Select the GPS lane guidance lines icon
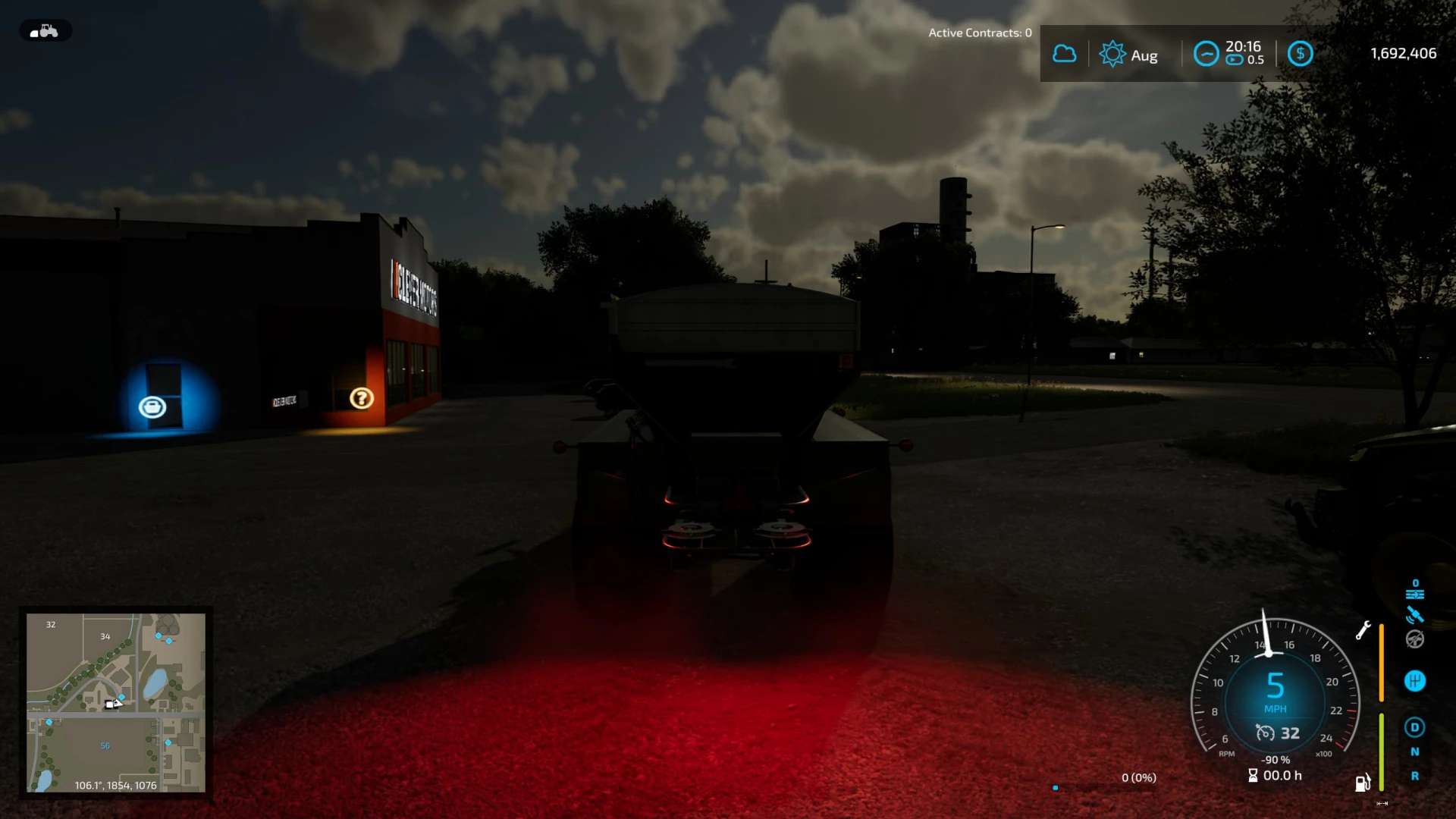The image size is (1456, 819). 1414,593
